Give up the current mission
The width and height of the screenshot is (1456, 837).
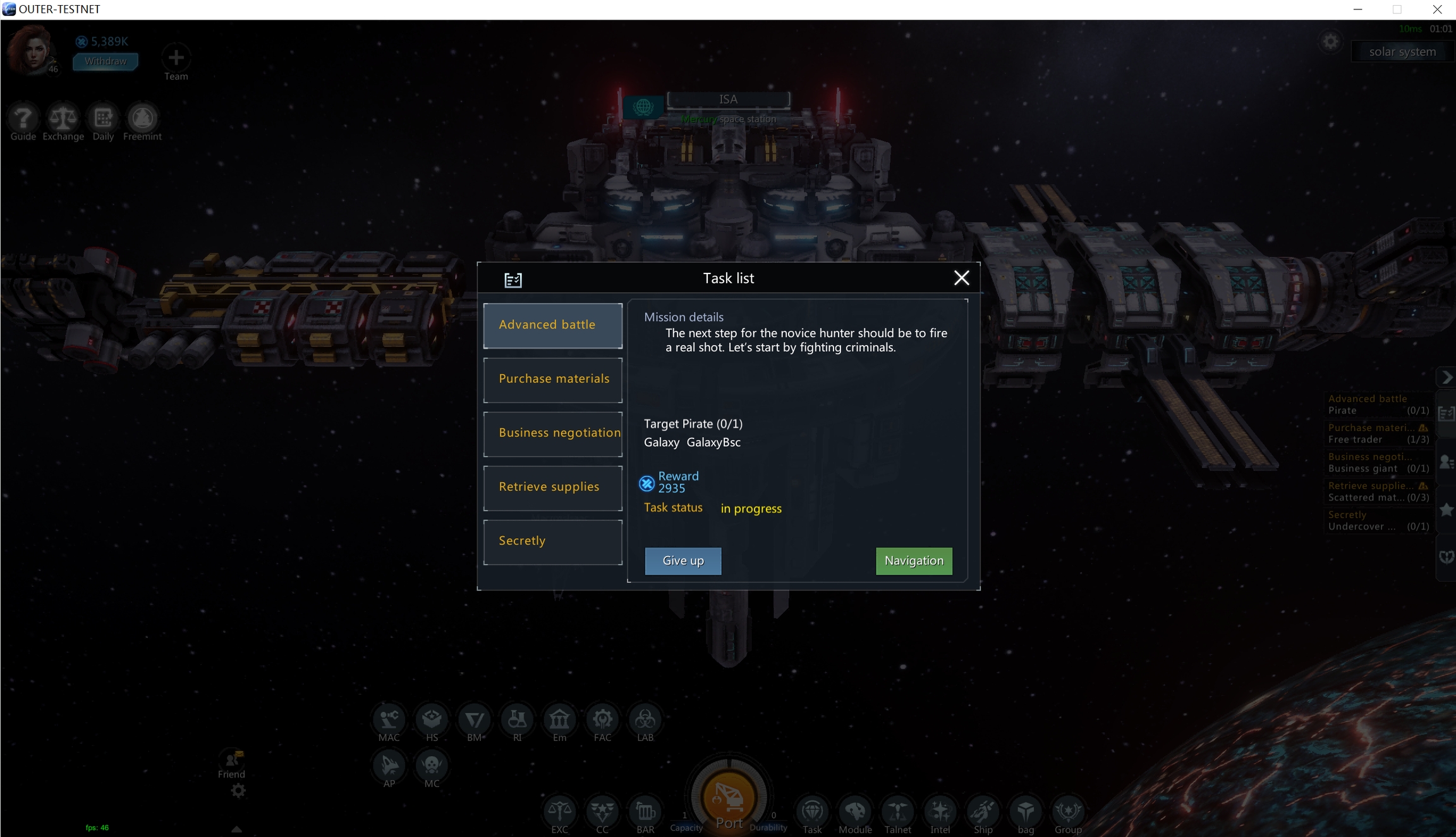[682, 561]
